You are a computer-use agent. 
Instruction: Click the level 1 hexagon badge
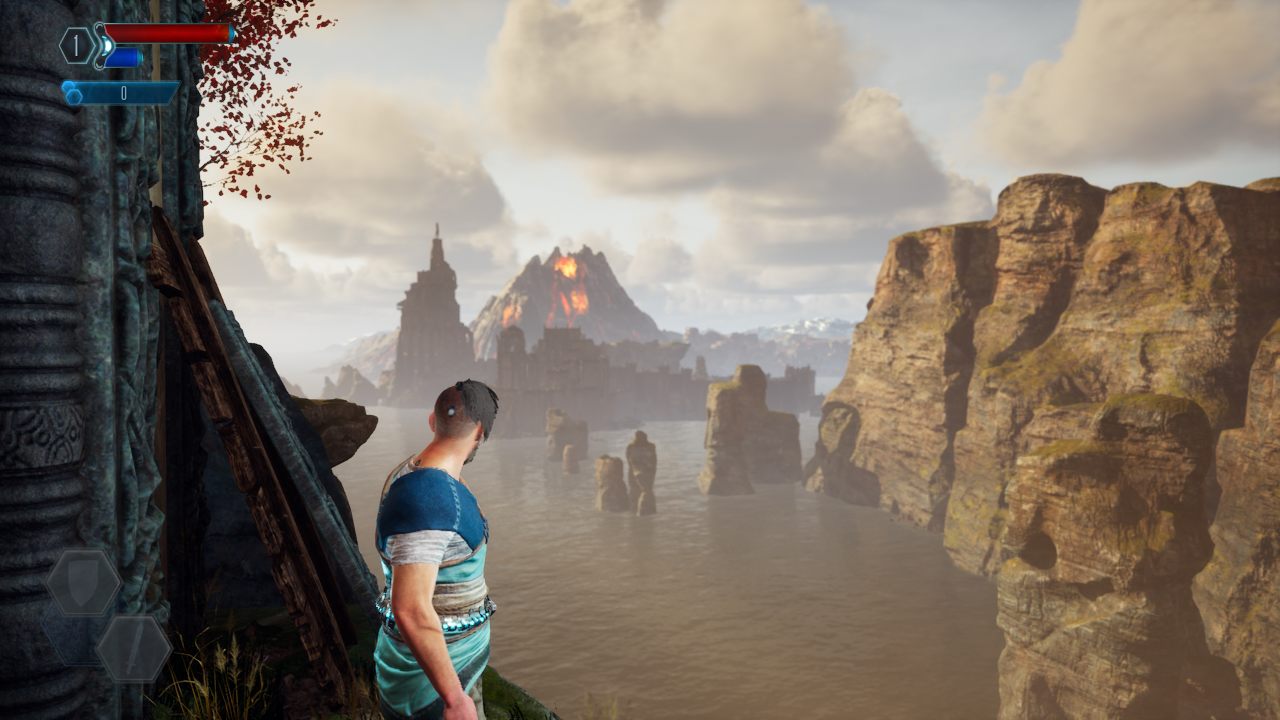click(x=77, y=45)
